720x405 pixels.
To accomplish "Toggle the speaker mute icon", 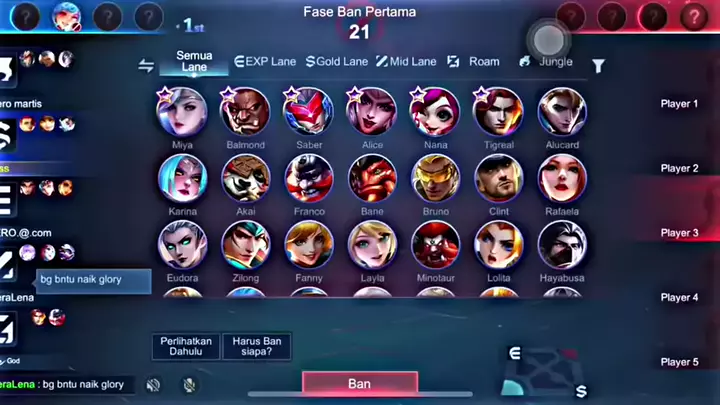I will coord(153,384).
